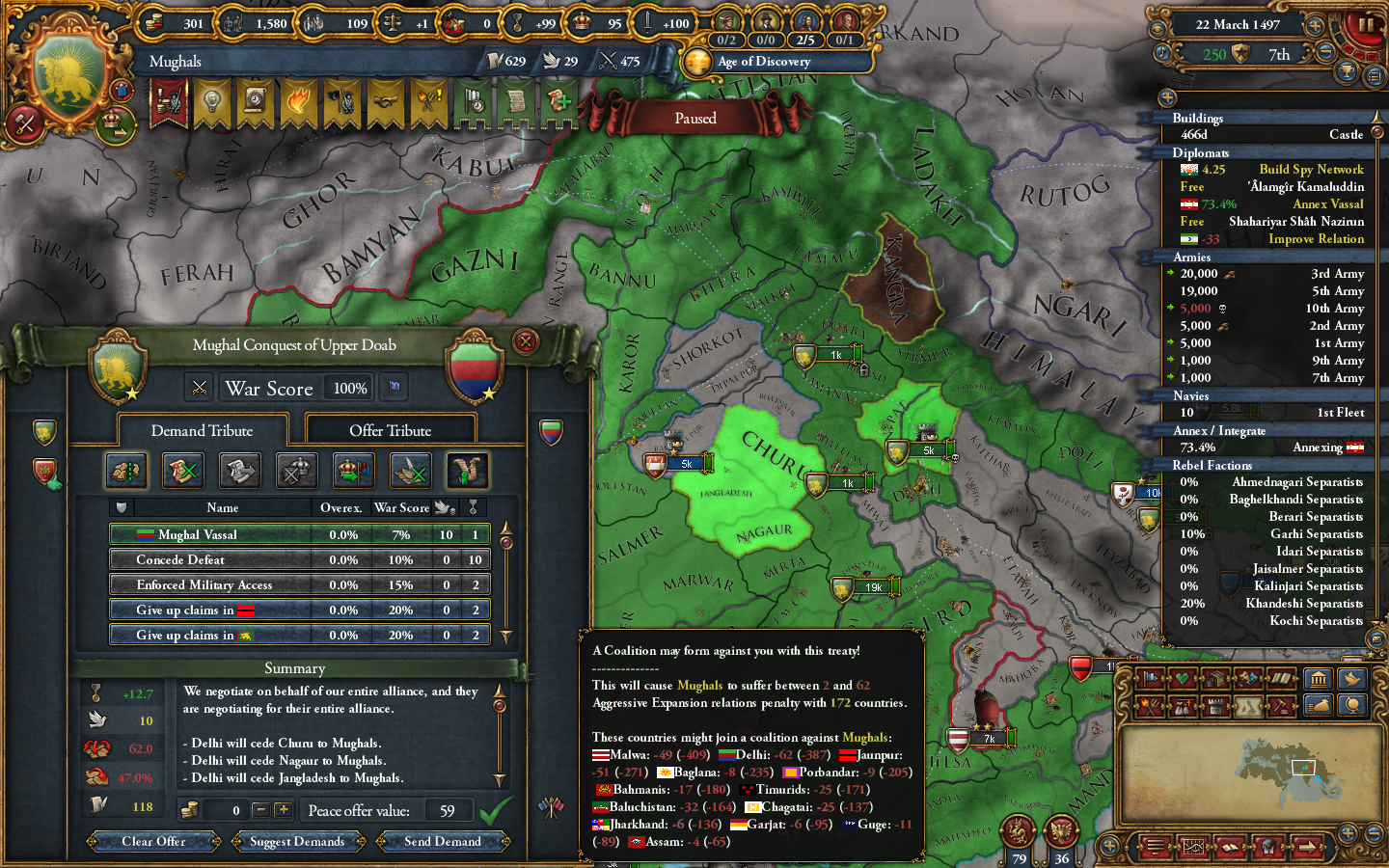Select the crown demands category icon
1389x868 pixels.
(x=296, y=471)
